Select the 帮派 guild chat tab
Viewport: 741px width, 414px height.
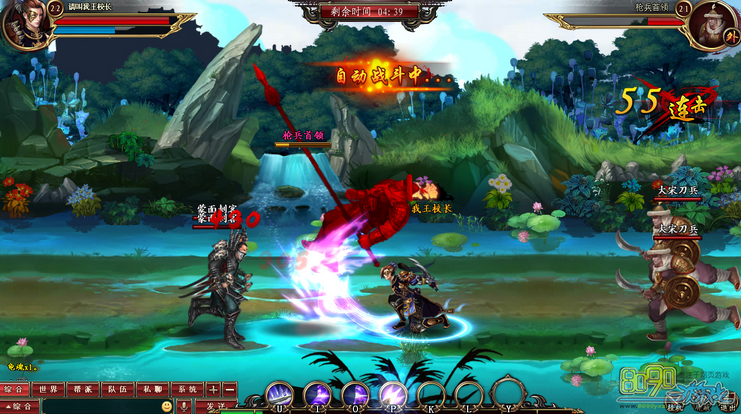82,389
